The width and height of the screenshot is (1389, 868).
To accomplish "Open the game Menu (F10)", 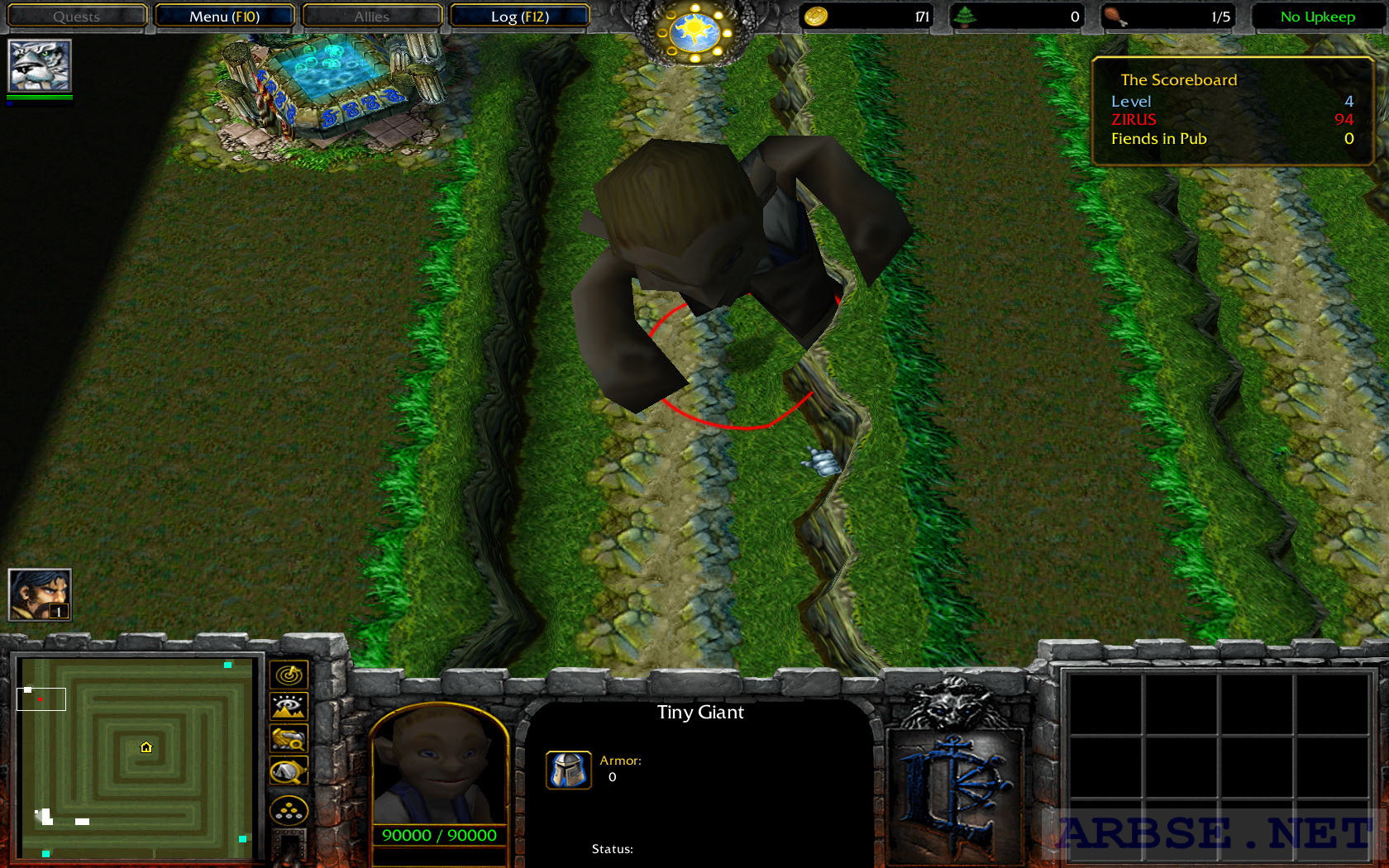I will pyautogui.click(x=227, y=16).
